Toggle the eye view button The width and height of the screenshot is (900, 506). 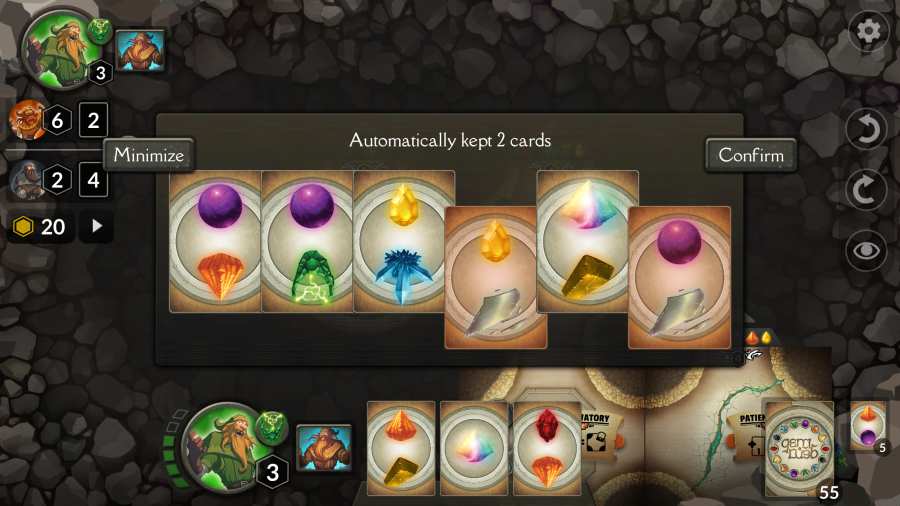coord(866,250)
